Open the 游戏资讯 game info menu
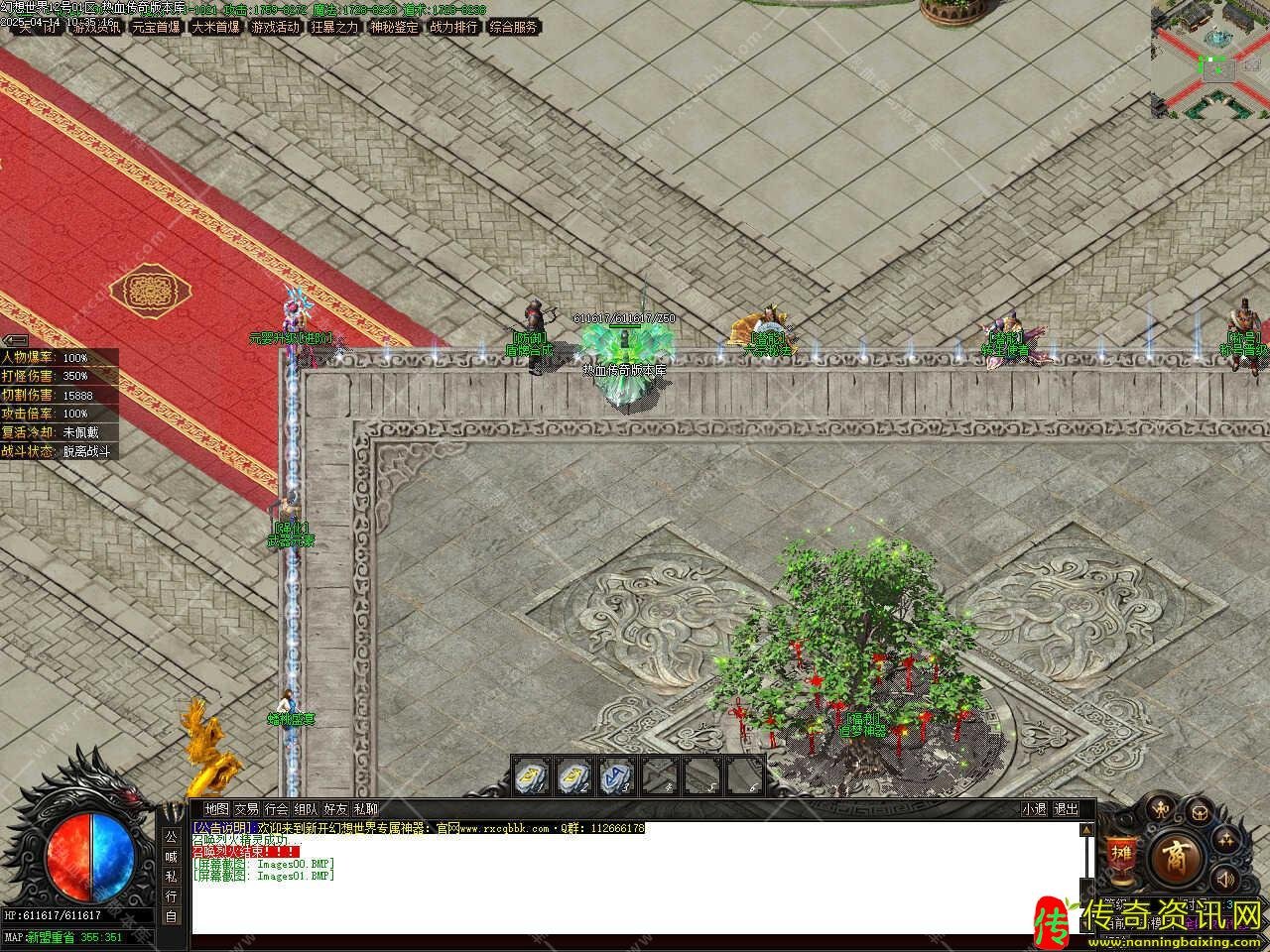 click(x=97, y=28)
